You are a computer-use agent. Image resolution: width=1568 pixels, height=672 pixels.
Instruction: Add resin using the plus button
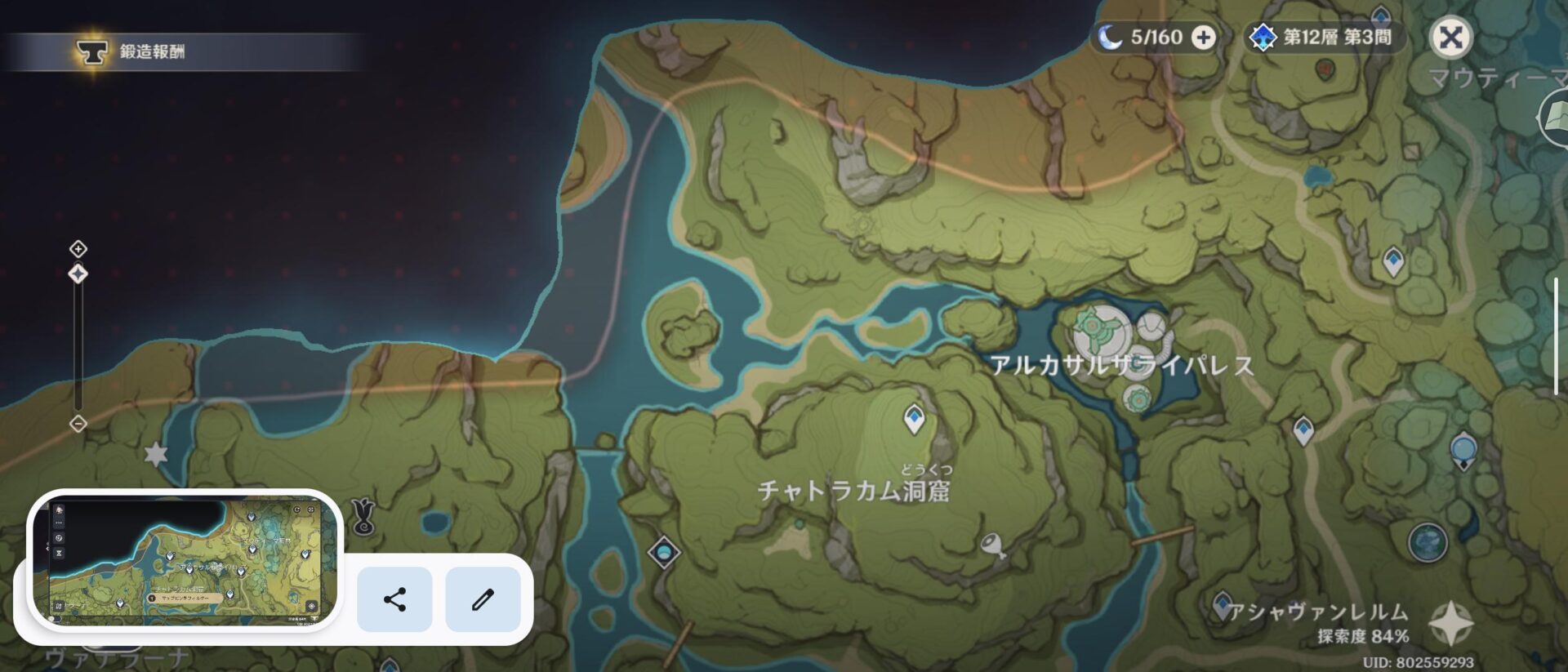pyautogui.click(x=1203, y=38)
